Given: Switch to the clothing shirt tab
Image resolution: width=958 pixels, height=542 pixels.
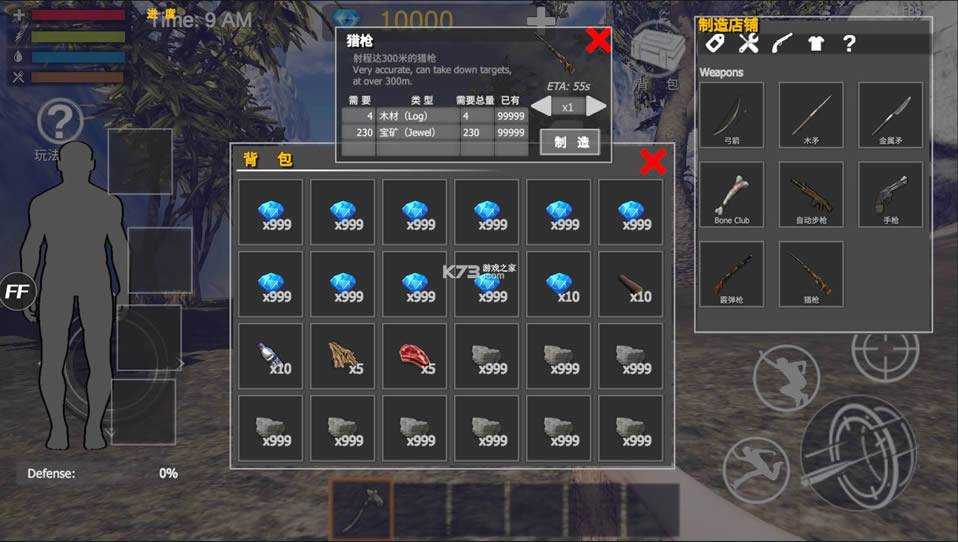Looking at the screenshot, I should (x=814, y=43).
